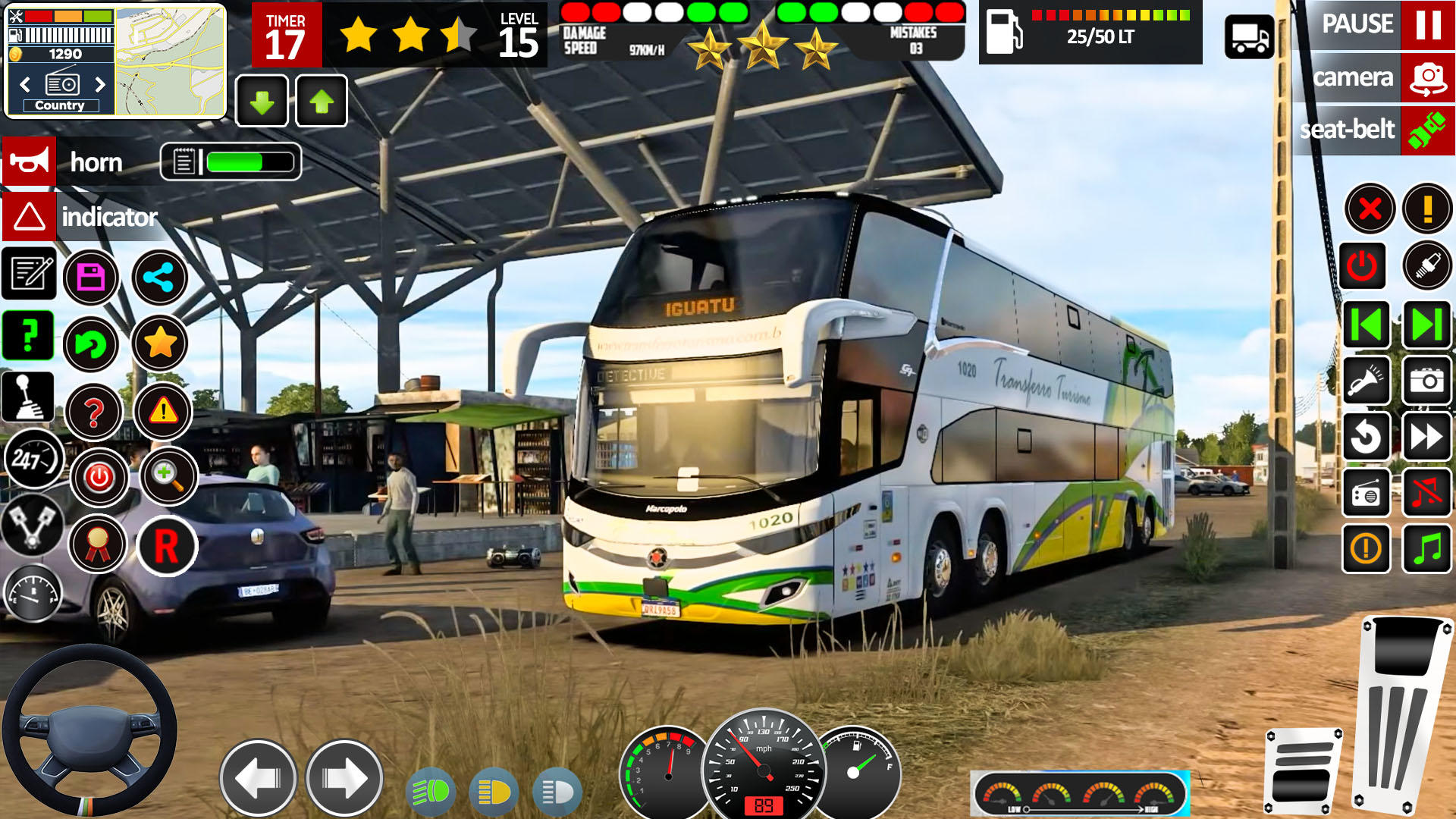The image size is (1456, 819).
Task: Honk the horn button
Action: [x=30, y=162]
